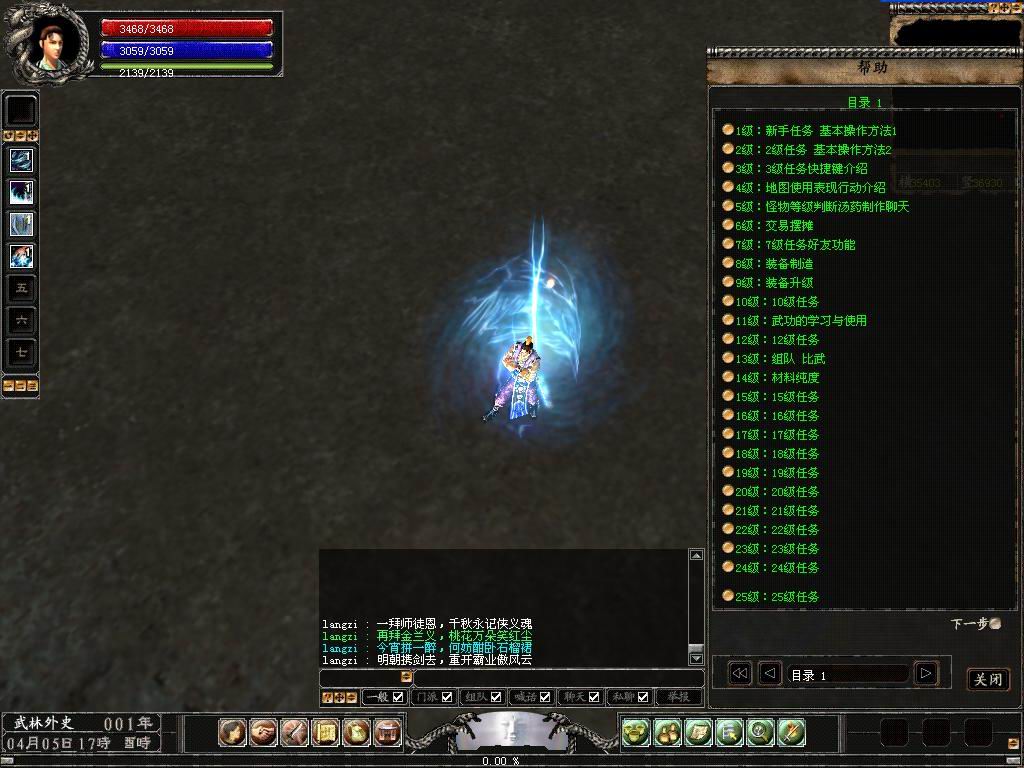The width and height of the screenshot is (1024, 768).
Task: Open help entry 1级 新手任务
Action: 815,131
